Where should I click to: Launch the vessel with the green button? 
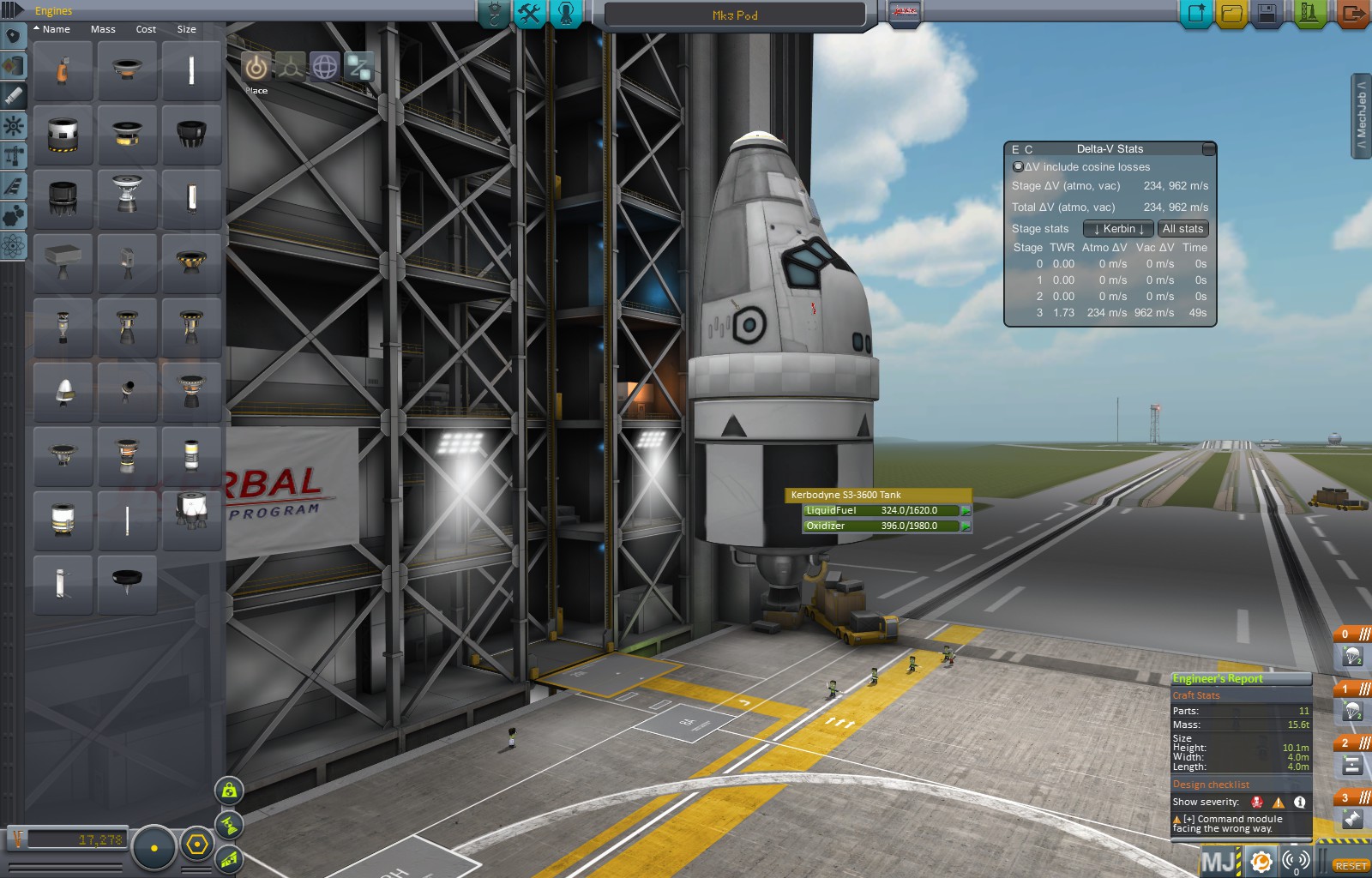pyautogui.click(x=1309, y=14)
